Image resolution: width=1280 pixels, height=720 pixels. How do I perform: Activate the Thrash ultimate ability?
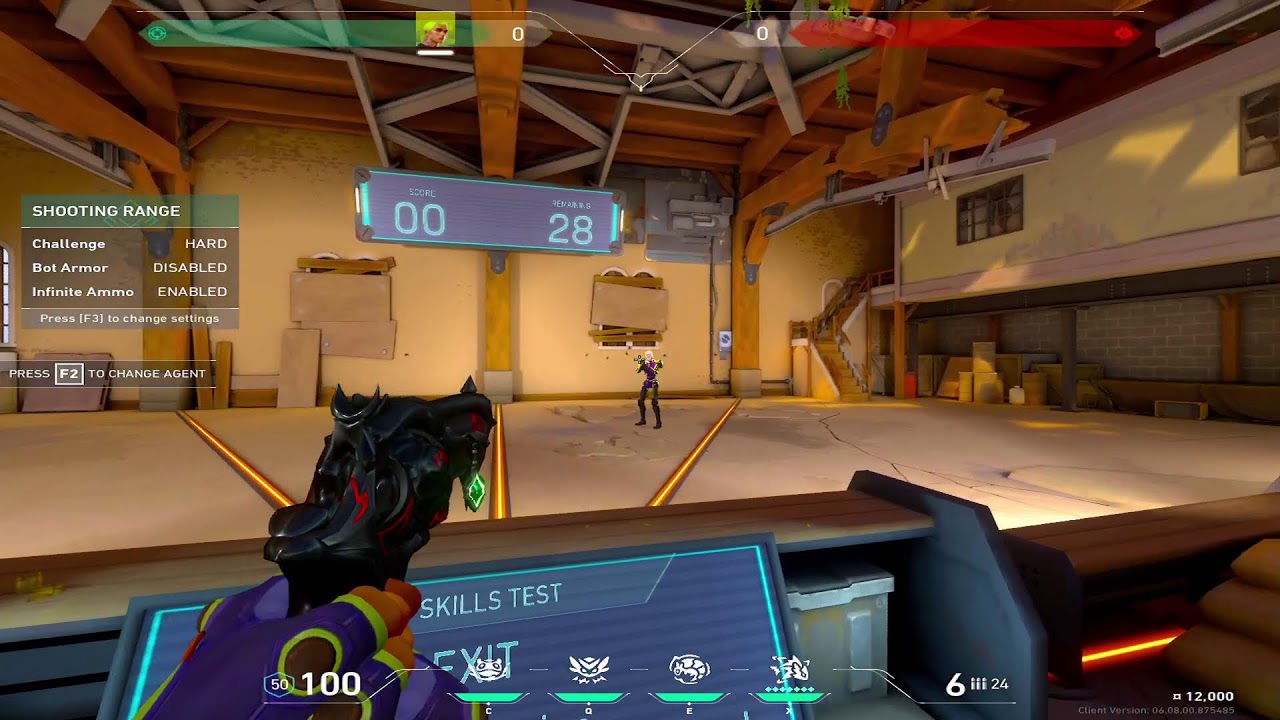[790, 669]
